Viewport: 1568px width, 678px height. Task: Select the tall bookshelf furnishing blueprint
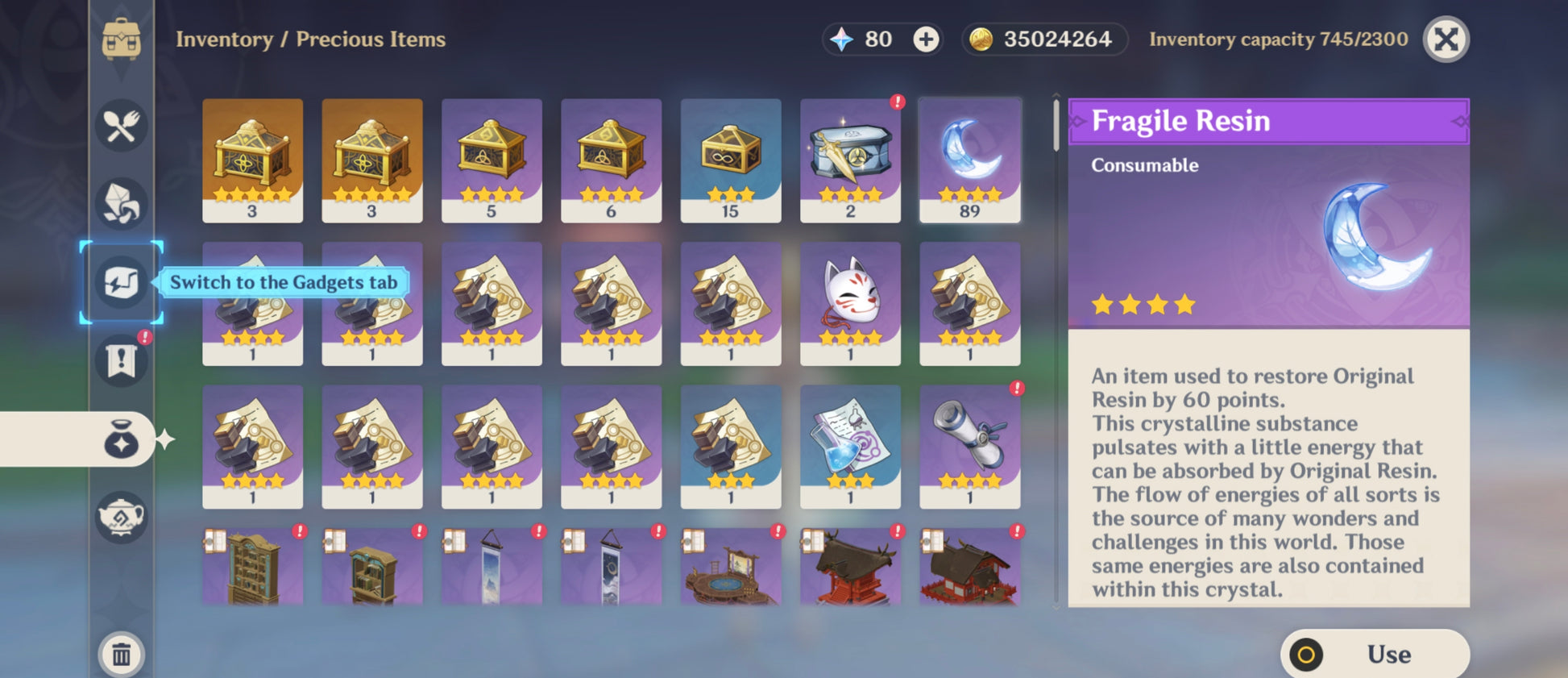coord(253,567)
